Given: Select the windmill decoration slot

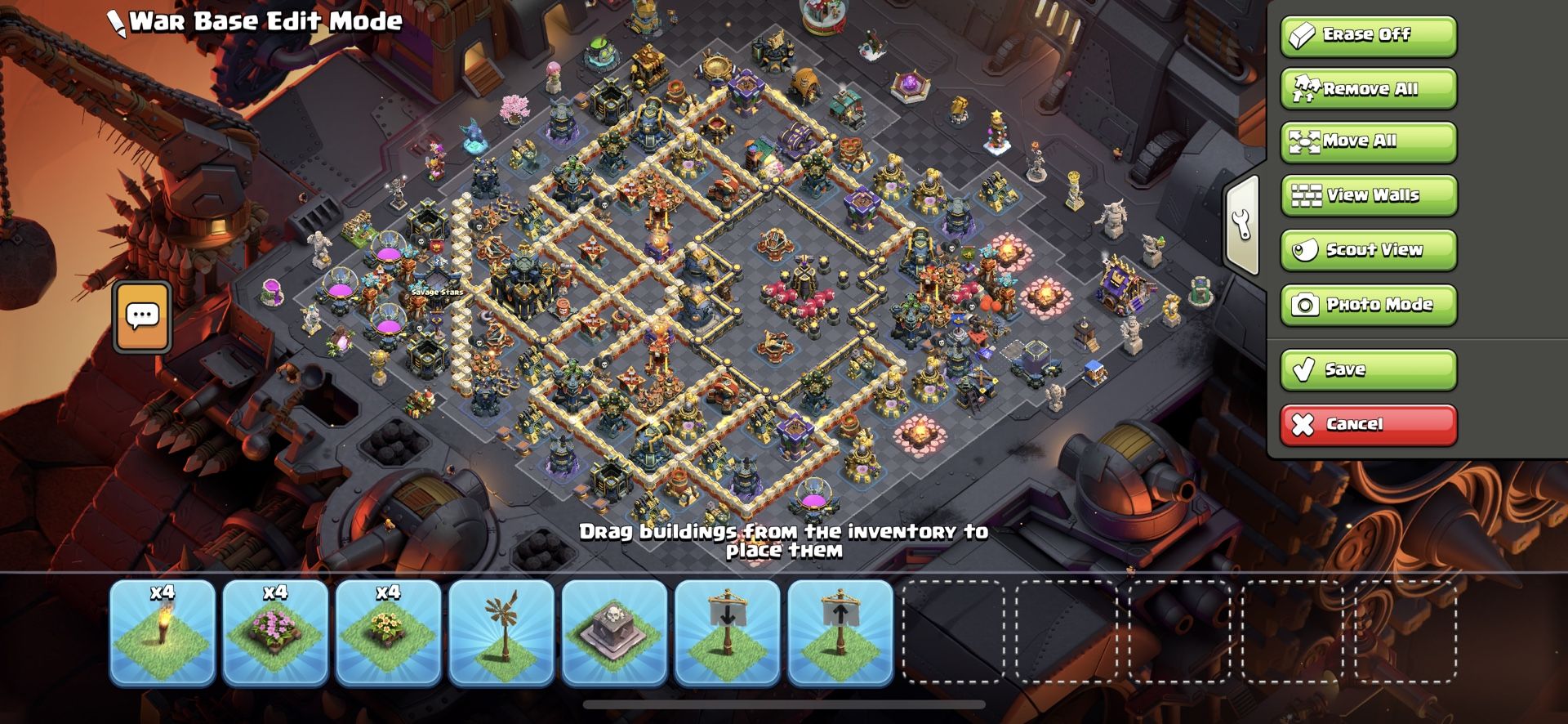Looking at the screenshot, I should pos(501,632).
